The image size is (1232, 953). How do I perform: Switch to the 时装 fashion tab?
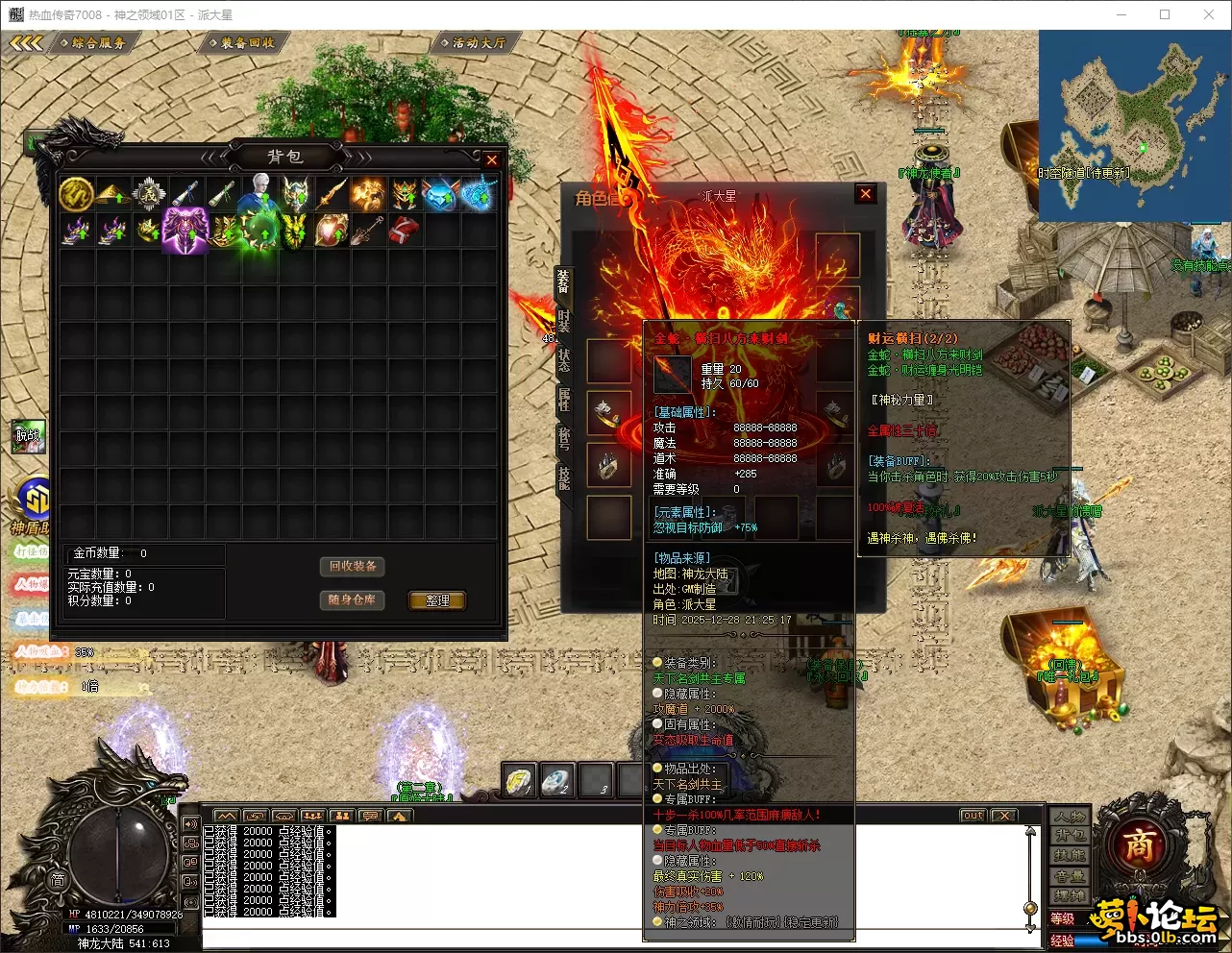click(564, 322)
